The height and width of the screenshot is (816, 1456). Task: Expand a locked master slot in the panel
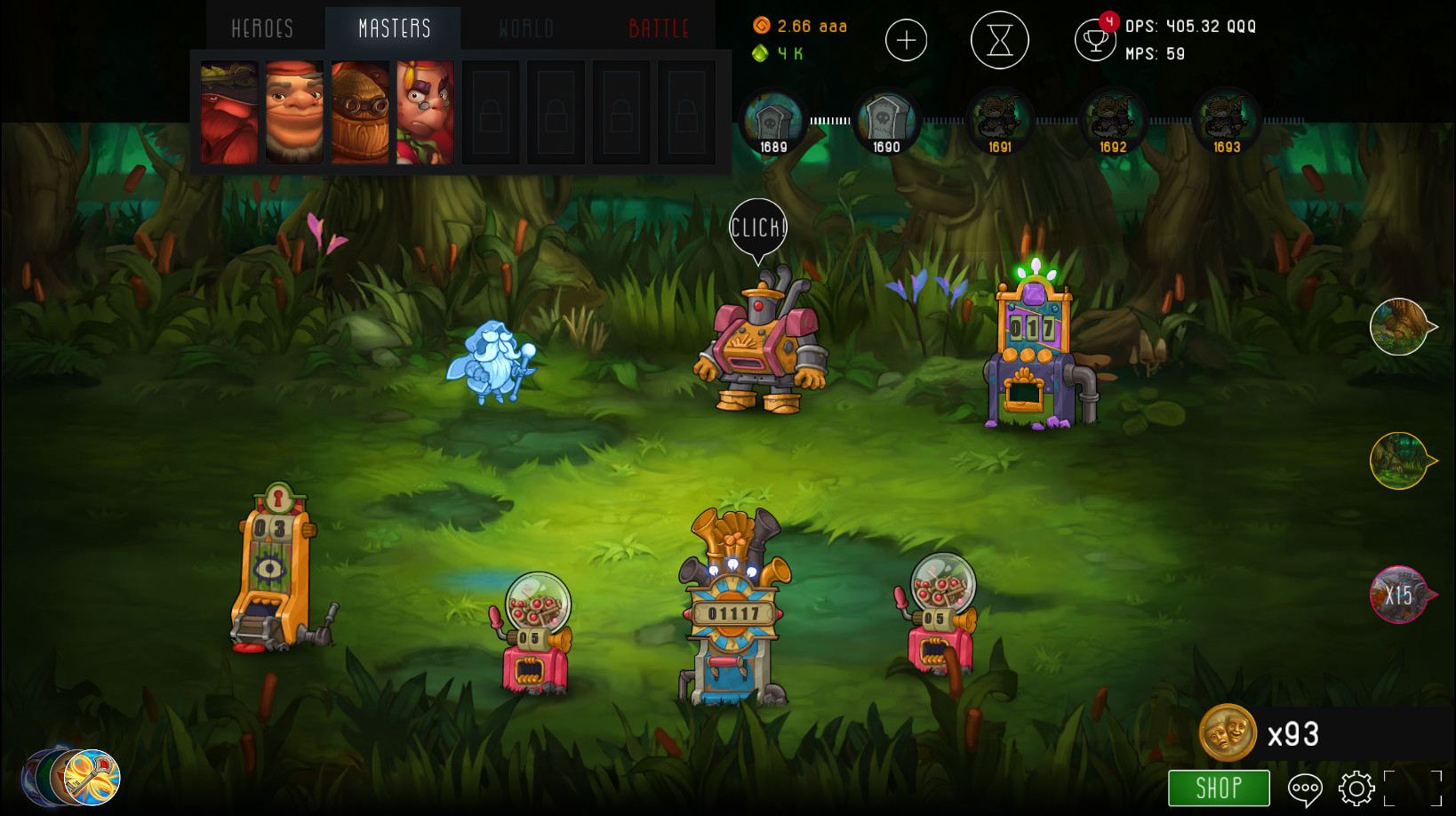(491, 113)
